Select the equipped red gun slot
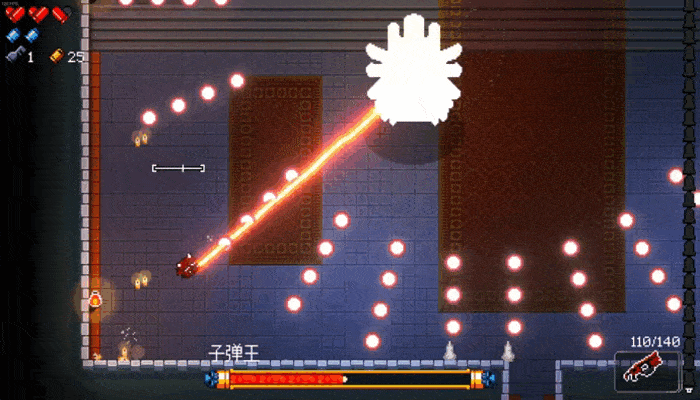The height and width of the screenshot is (400, 700). [647, 369]
